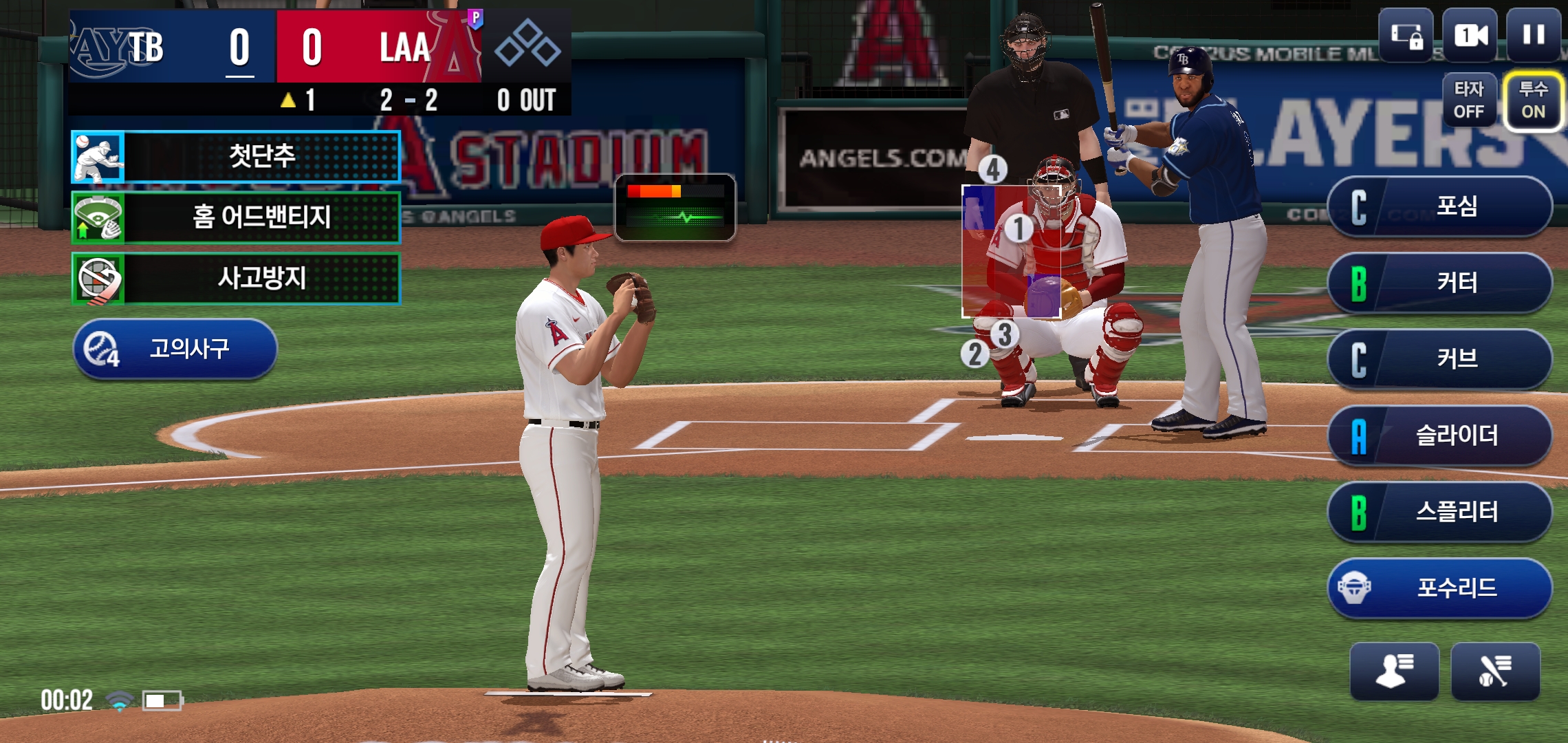The image size is (1568, 743).
Task: Aim at pitch location marker 4
Action: pos(992,169)
